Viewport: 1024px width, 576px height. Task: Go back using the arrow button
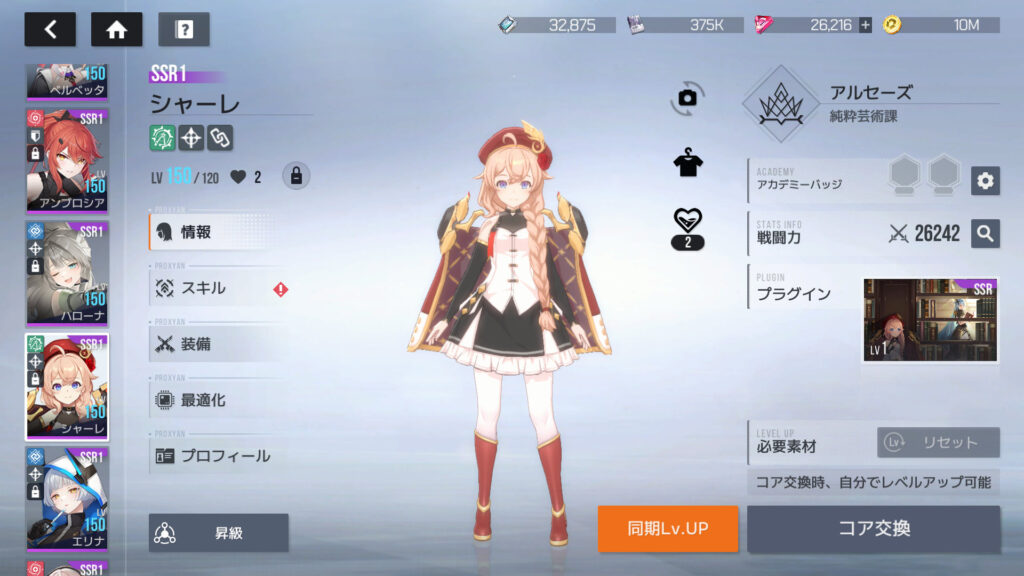pos(50,29)
